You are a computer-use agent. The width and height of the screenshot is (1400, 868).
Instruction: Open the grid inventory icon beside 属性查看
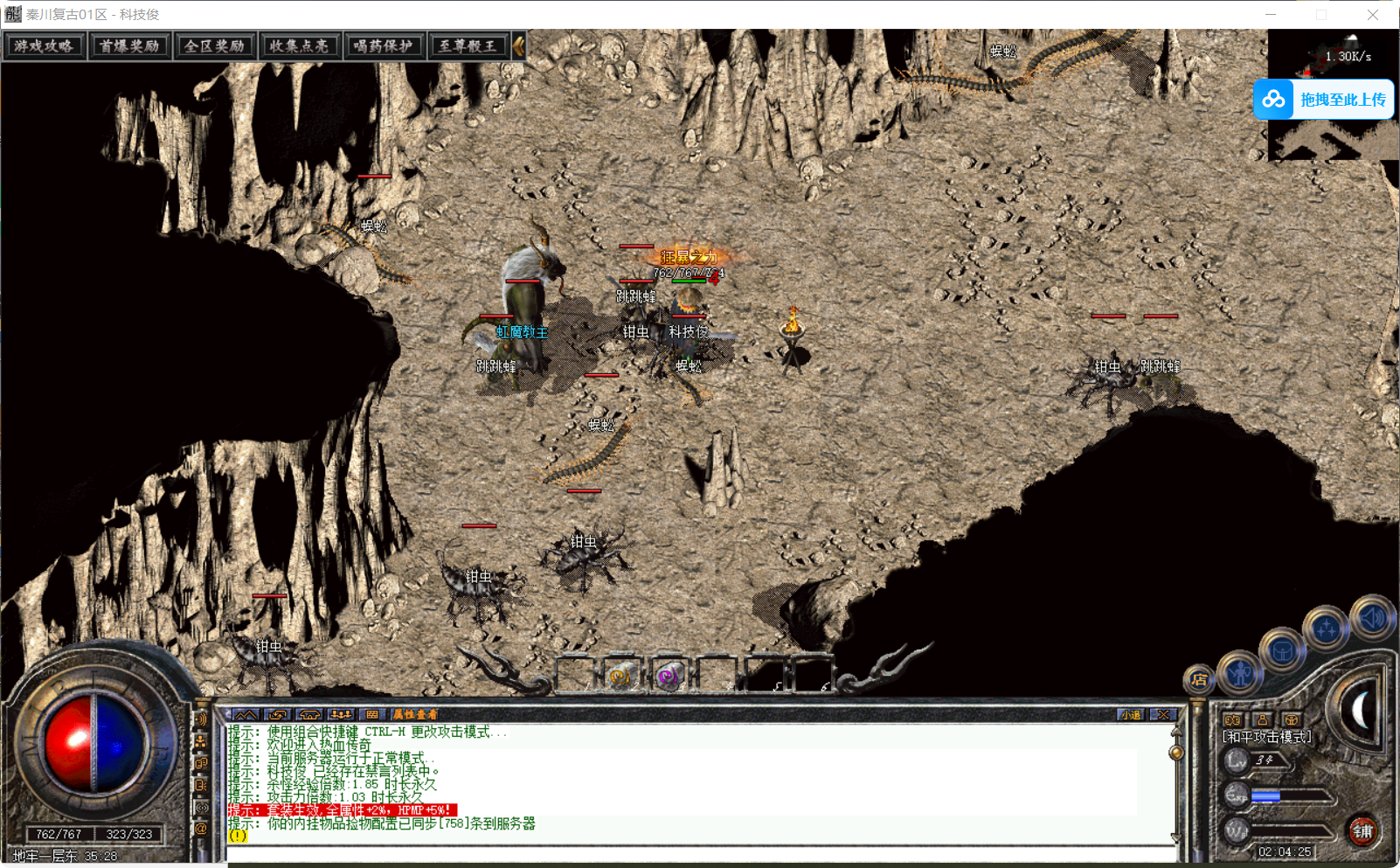pos(372,713)
